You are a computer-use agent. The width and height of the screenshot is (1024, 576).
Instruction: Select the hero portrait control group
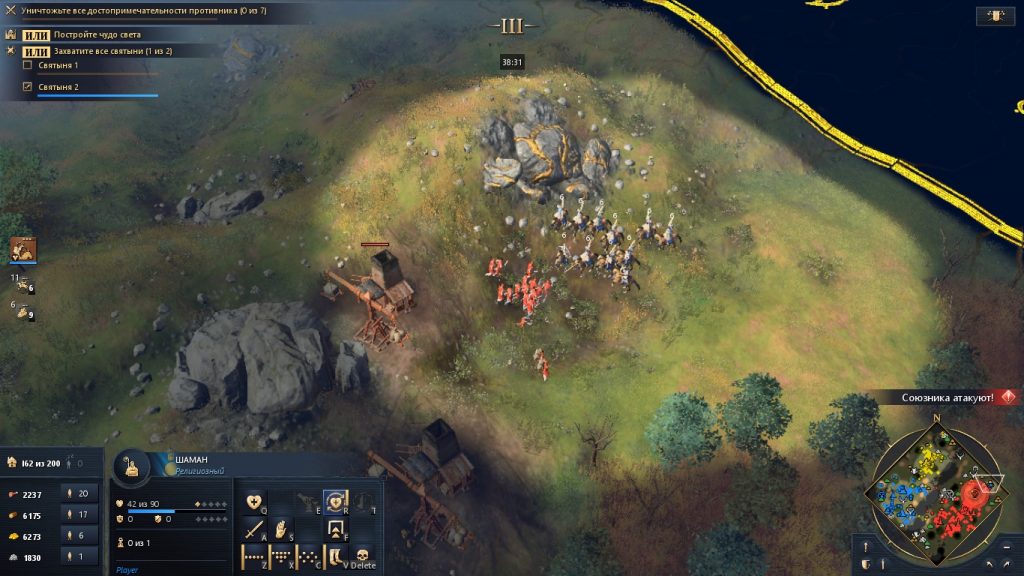(22, 249)
